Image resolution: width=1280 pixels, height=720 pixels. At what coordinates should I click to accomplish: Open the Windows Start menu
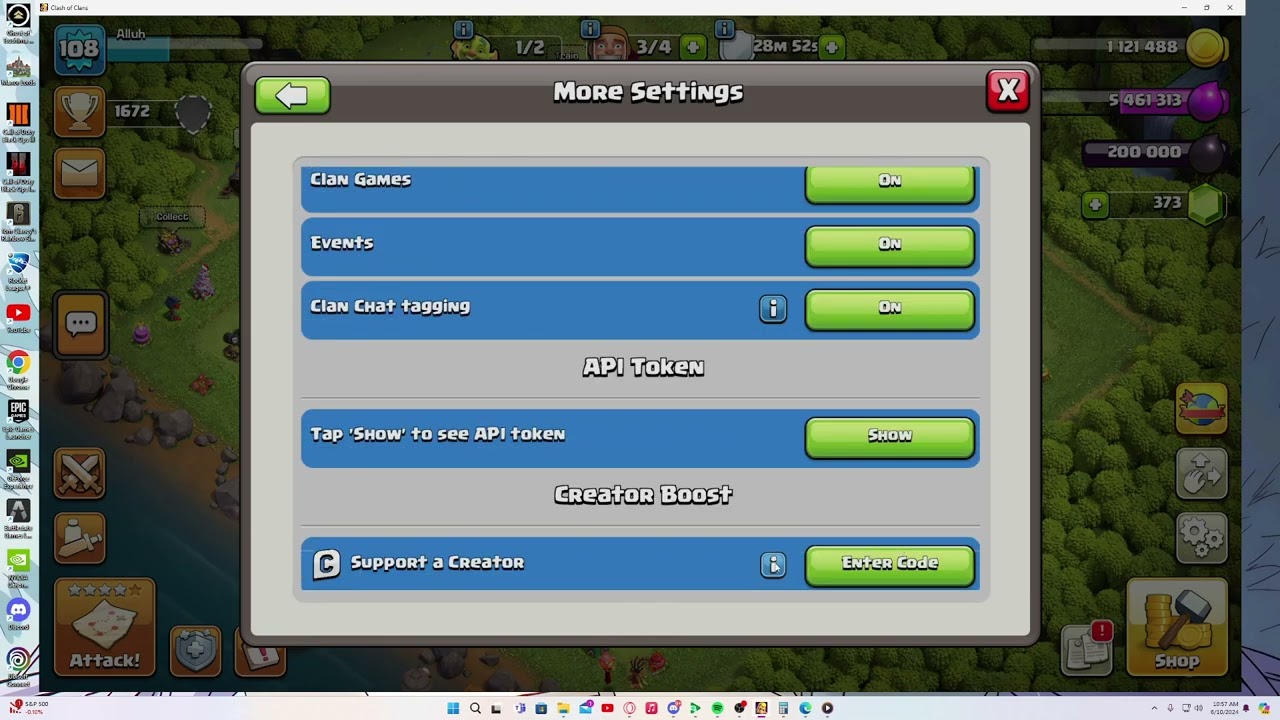pyautogui.click(x=451, y=708)
